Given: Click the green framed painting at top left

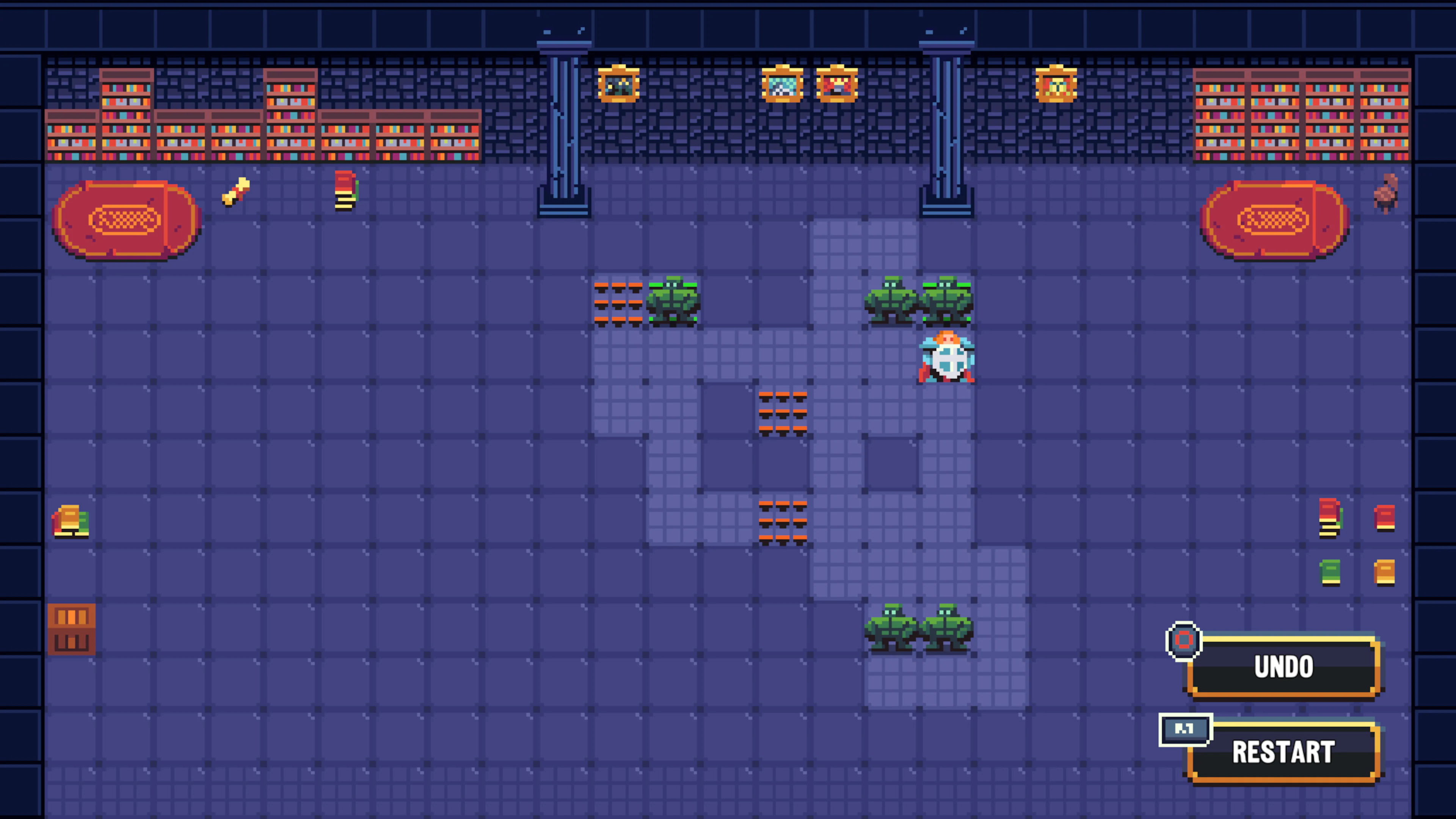Looking at the screenshot, I should pyautogui.click(x=619, y=85).
